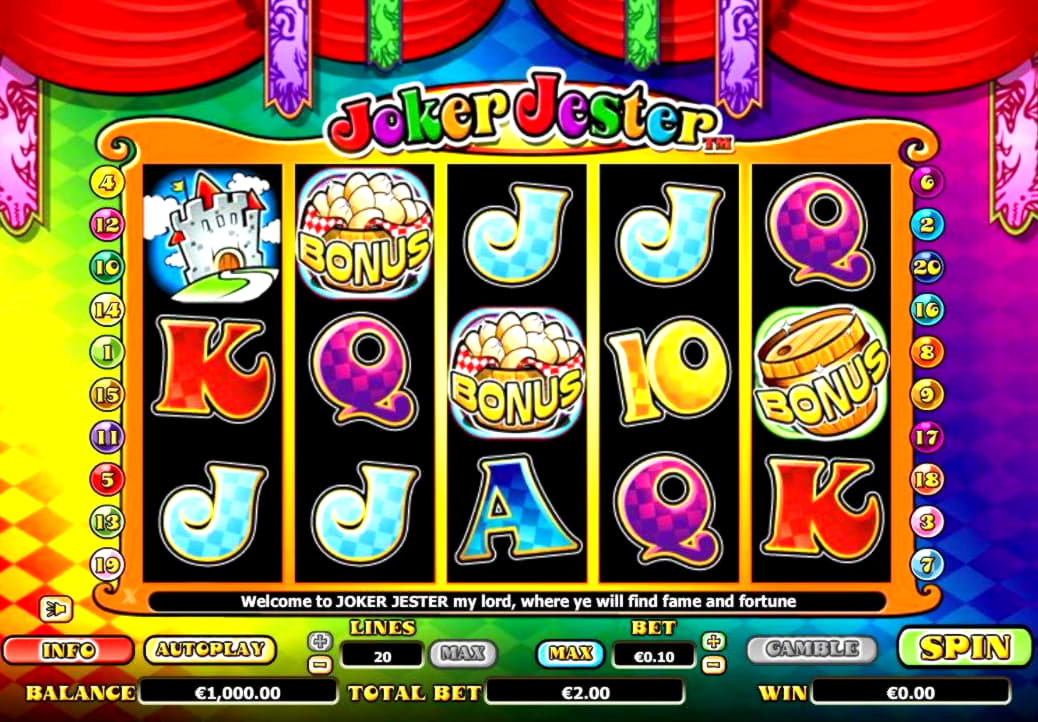Highlight payline number 5
Image resolution: width=1038 pixels, height=722 pixels.
[106, 479]
